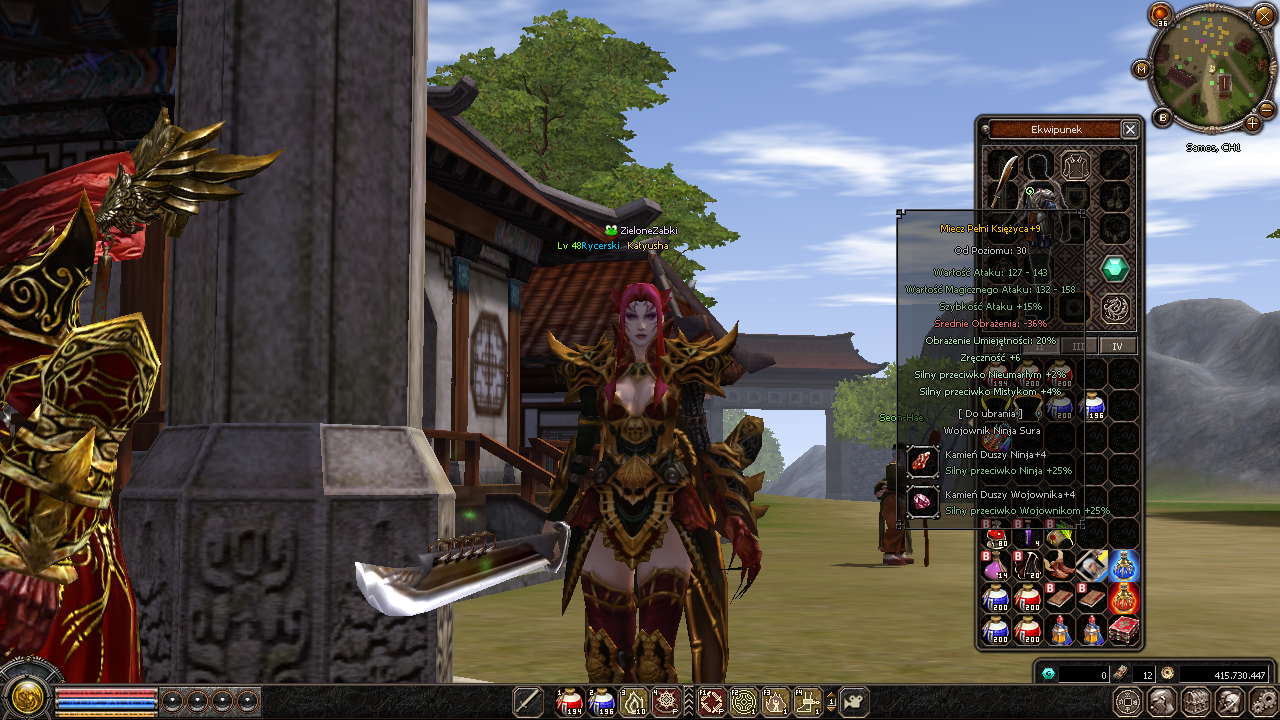Viewport: 1280px width, 720px height.
Task: Click the sword attack icon on the hotbar
Action: coord(527,702)
